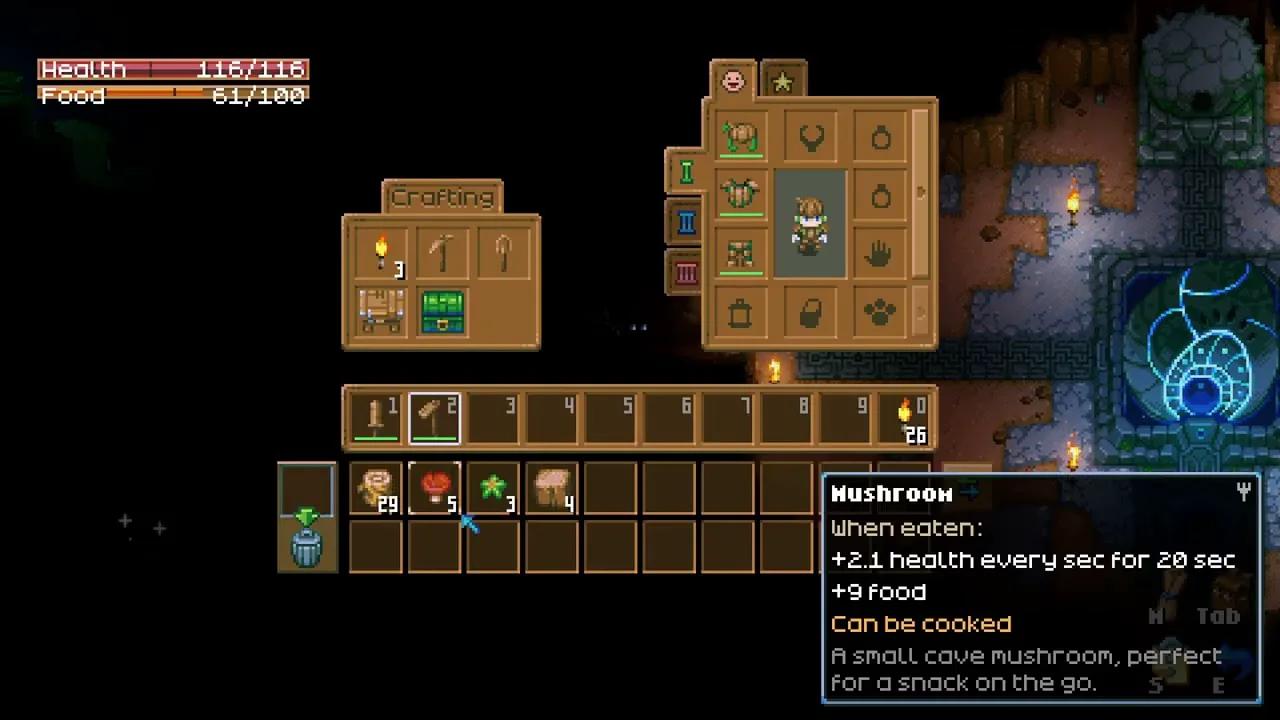Craft a torch from the crafting panel
Image resolution: width=1280 pixels, height=720 pixels.
click(381, 254)
